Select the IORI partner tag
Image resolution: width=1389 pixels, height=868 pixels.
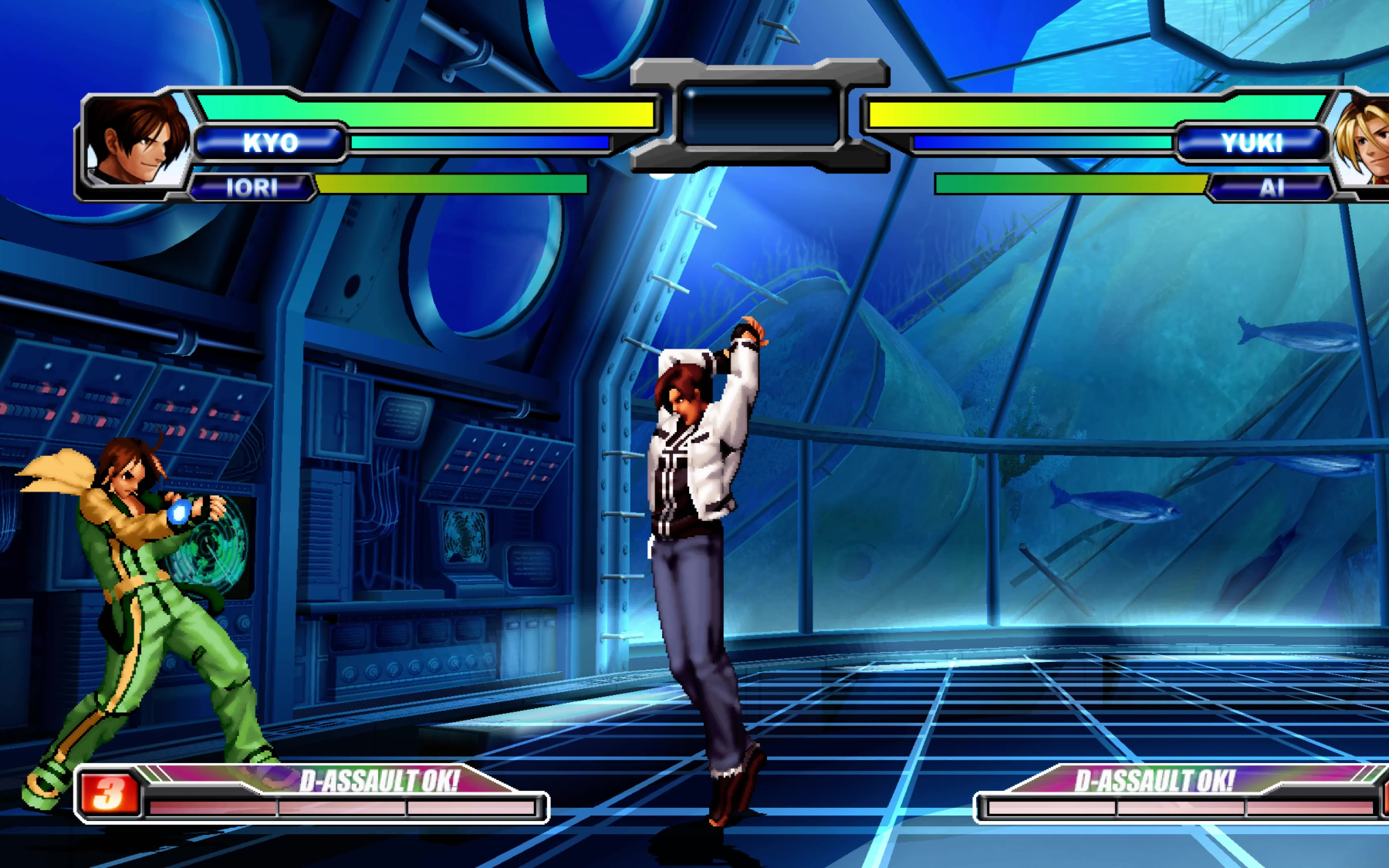pyautogui.click(x=252, y=187)
